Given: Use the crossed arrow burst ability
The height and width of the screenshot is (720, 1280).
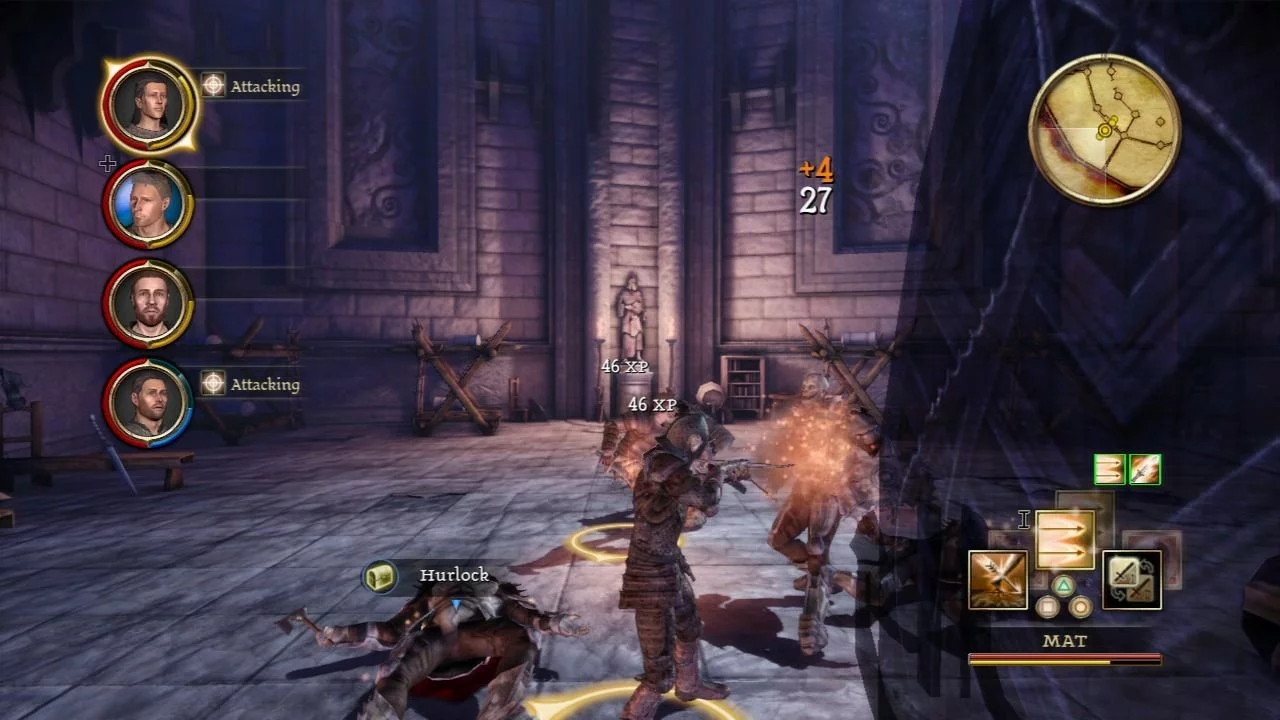Looking at the screenshot, I should tap(998, 579).
